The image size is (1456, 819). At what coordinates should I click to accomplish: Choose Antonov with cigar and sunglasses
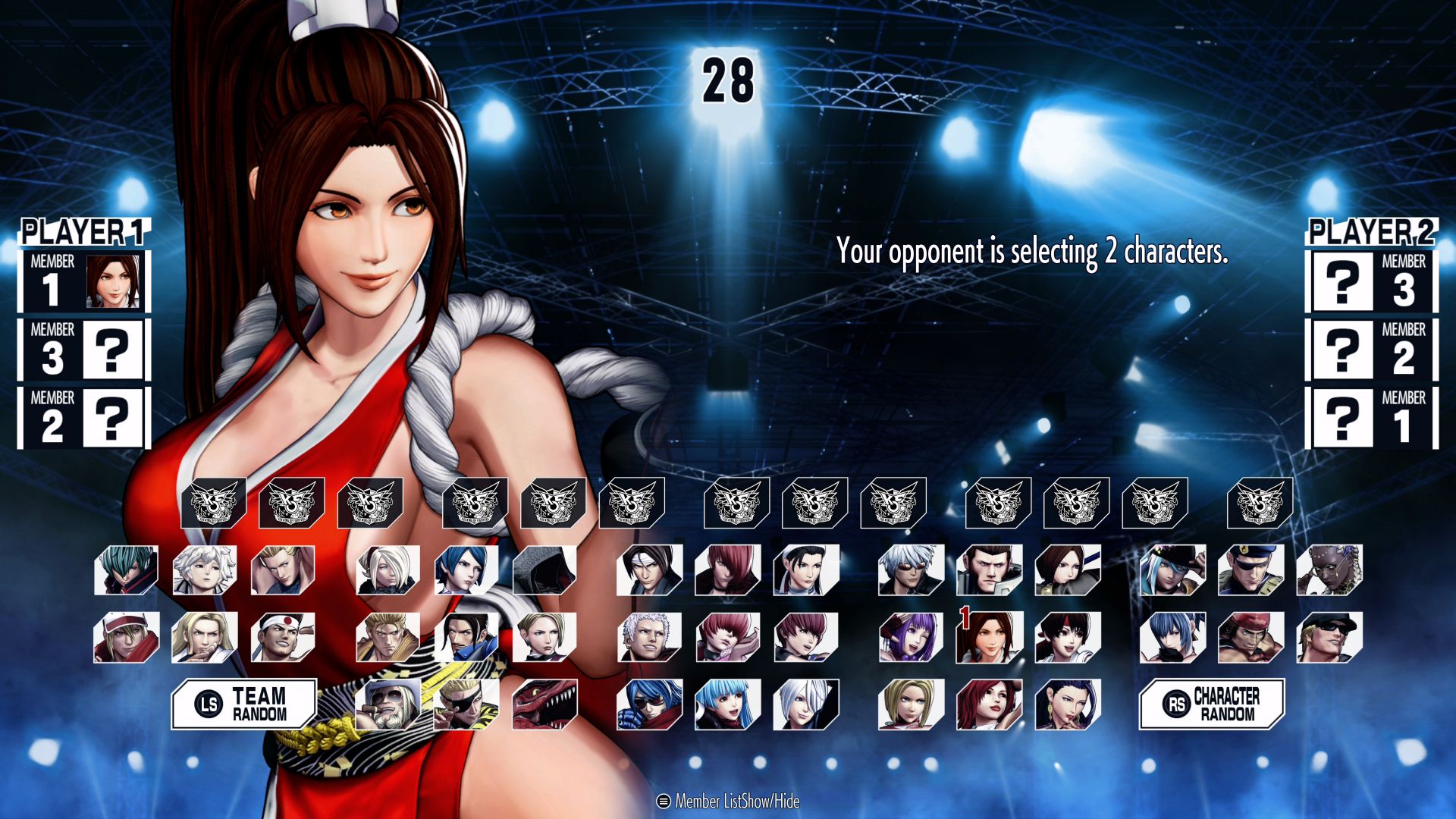pyautogui.click(x=388, y=704)
